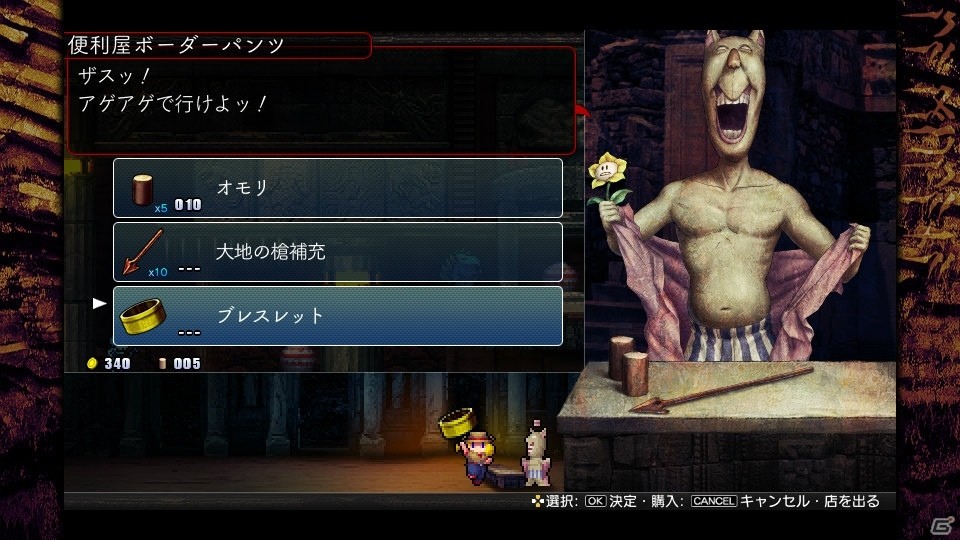Select the オモリ weight shop item
The width and height of the screenshot is (960, 540).
click(338, 188)
